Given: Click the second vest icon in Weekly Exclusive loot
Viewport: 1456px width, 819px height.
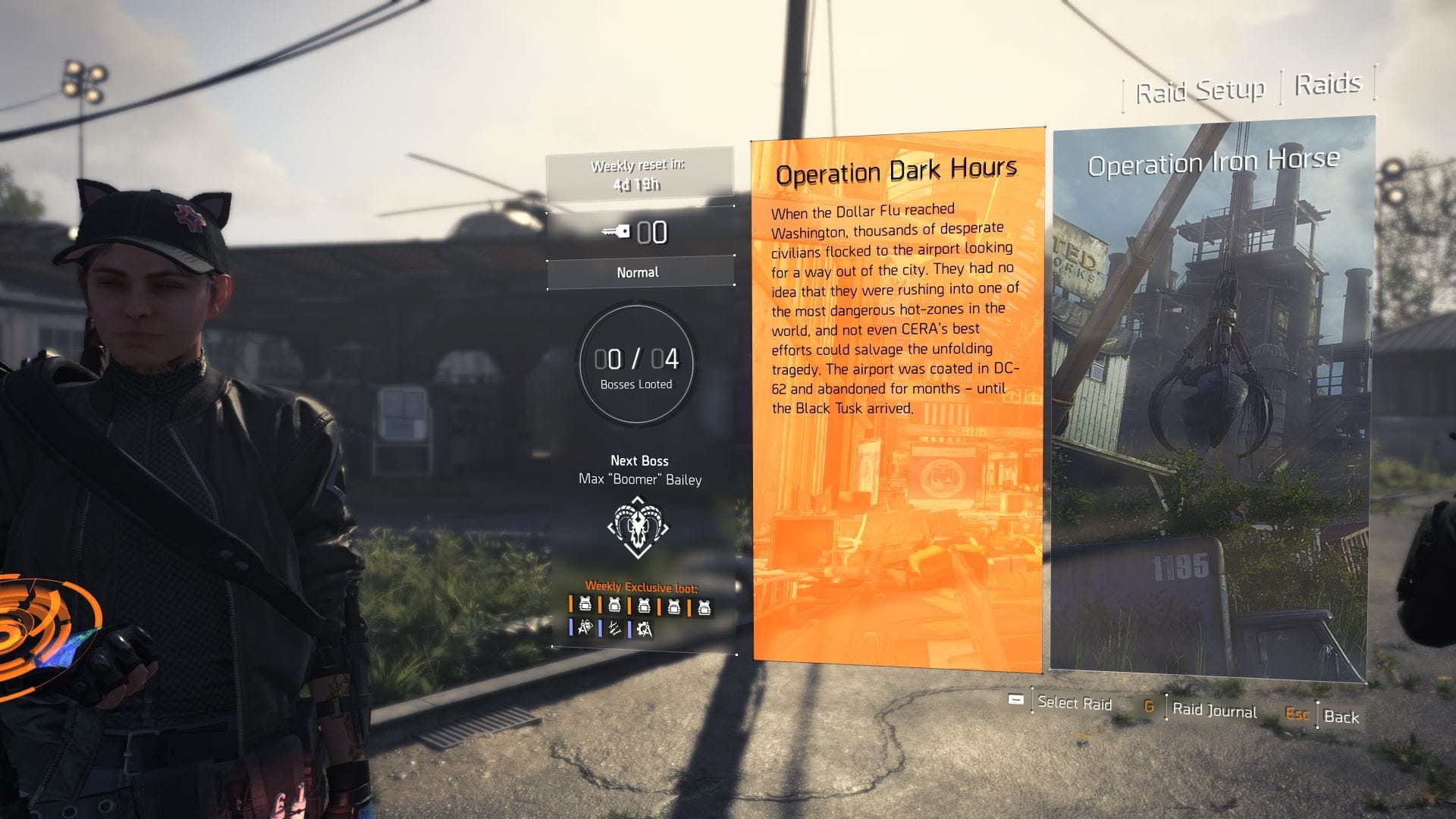Looking at the screenshot, I should click(614, 606).
